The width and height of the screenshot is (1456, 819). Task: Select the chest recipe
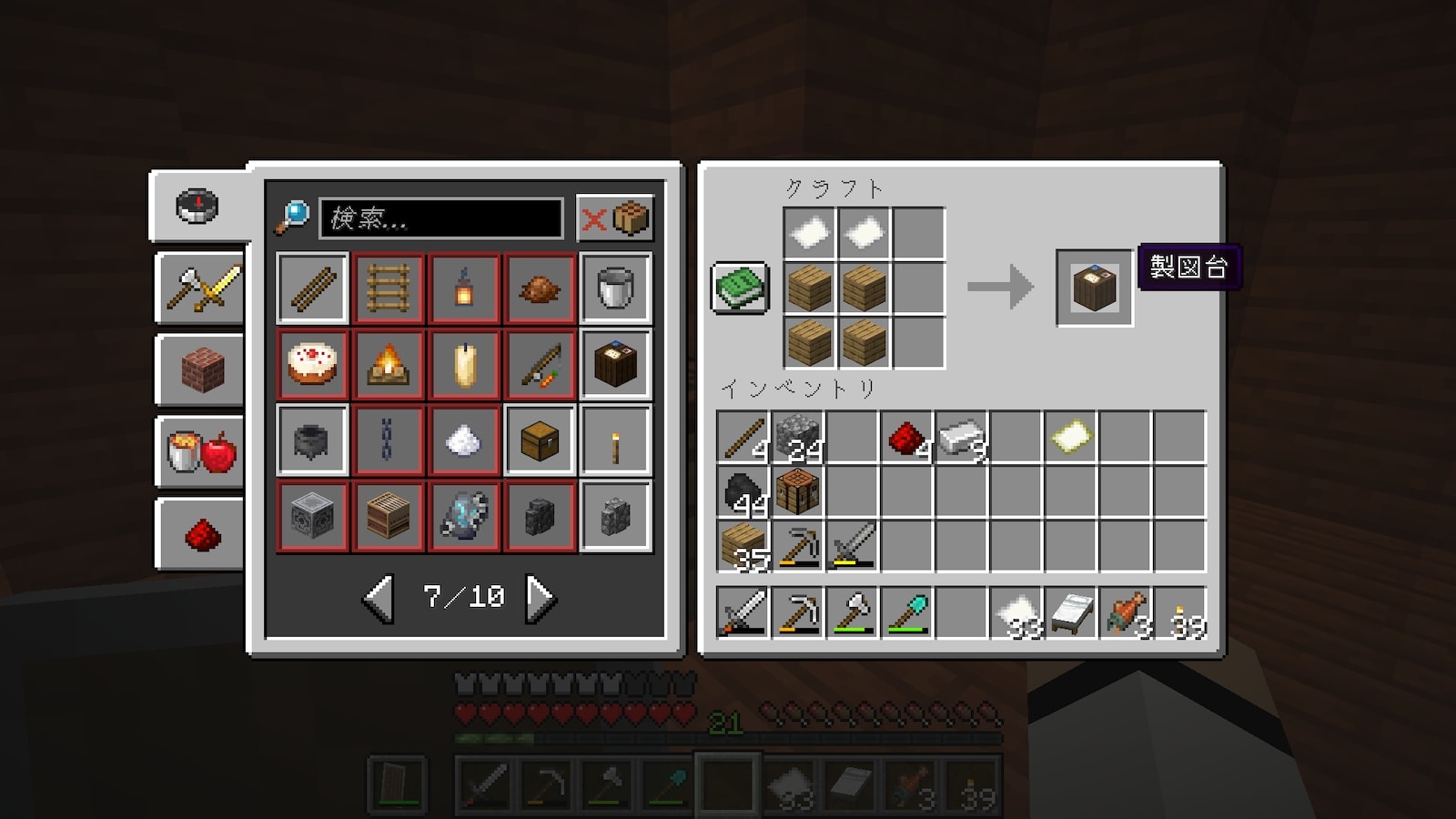[x=540, y=441]
